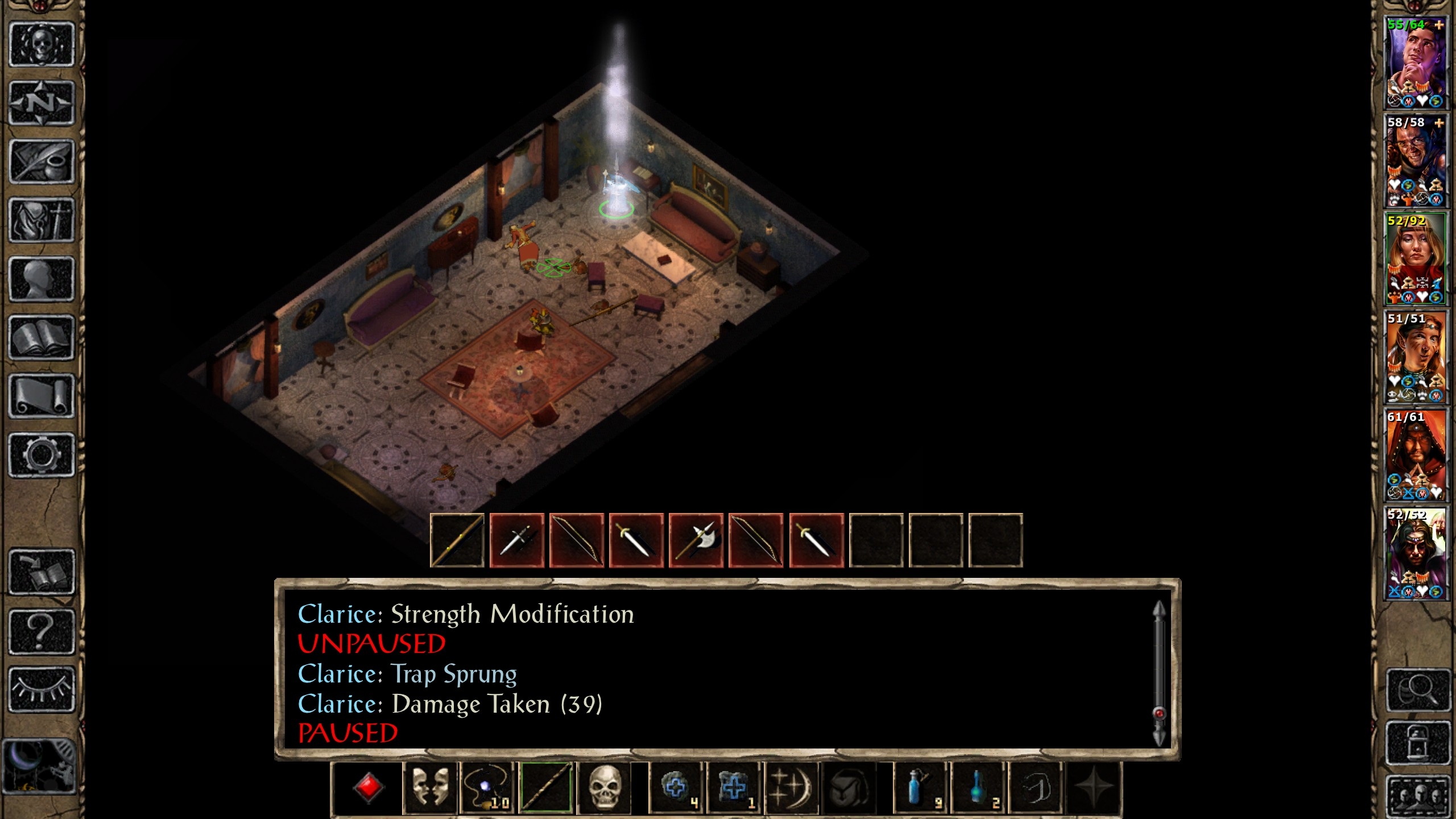Quick save using the book-with-arrow button
The height and width of the screenshot is (819, 1456).
pyautogui.click(x=42, y=572)
